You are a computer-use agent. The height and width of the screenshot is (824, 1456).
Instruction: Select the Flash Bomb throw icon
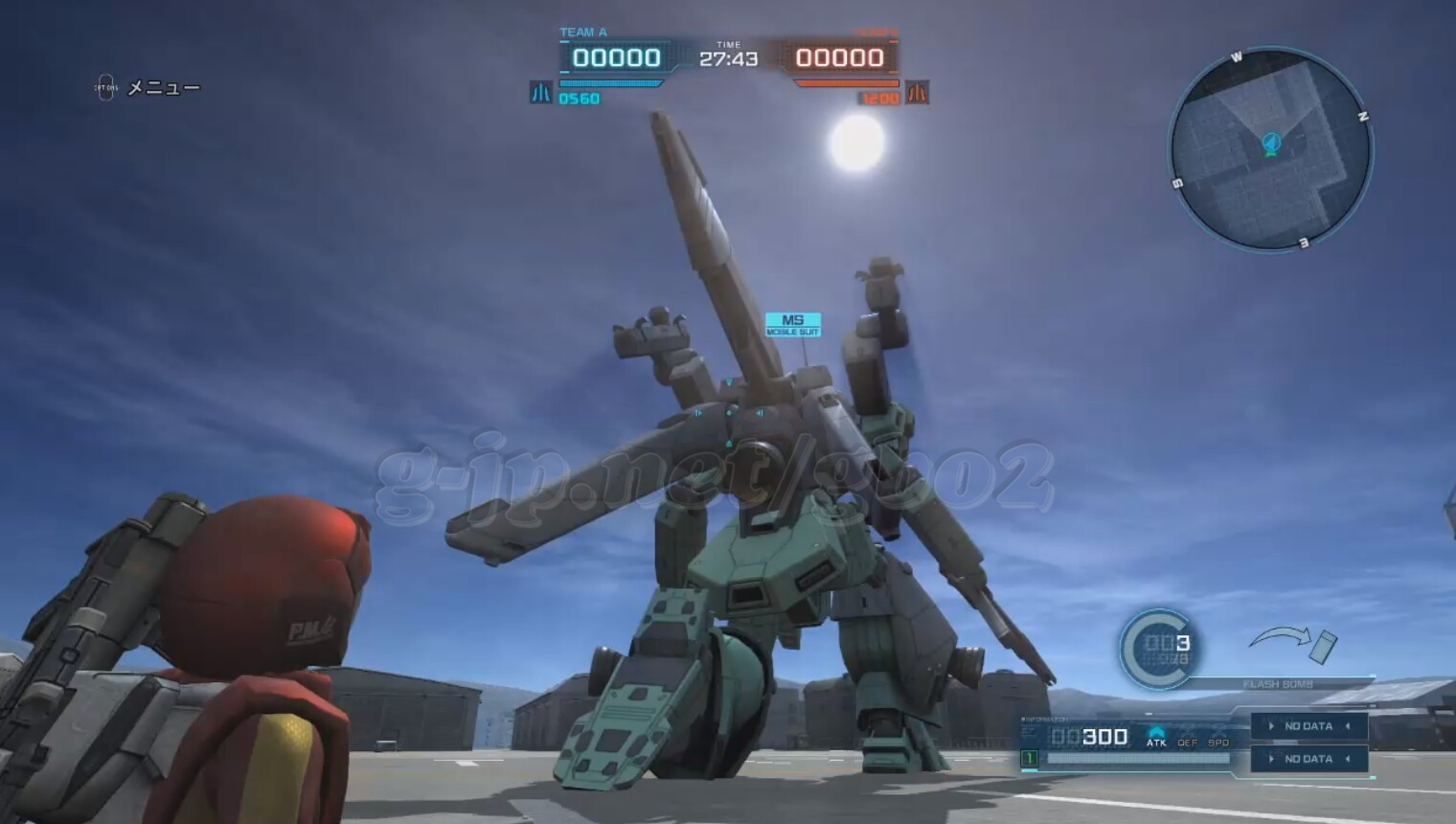point(1293,642)
